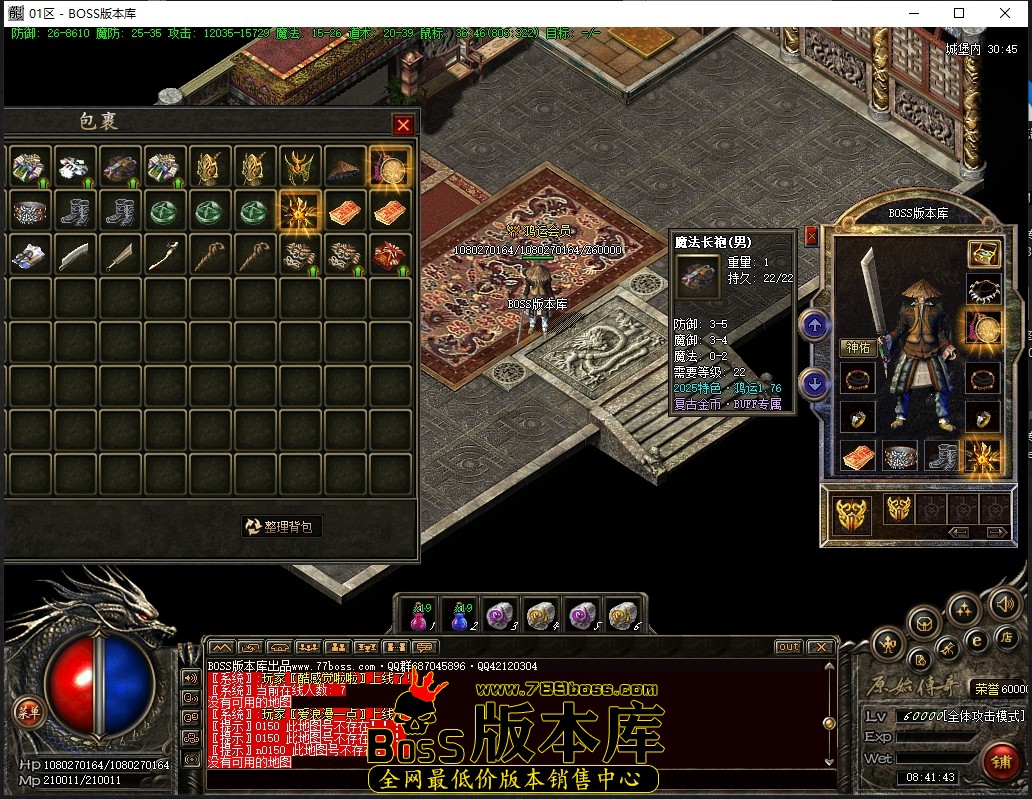Use the blue potion in hotbar slot 2
Image resolution: width=1032 pixels, height=799 pixels.
(459, 617)
